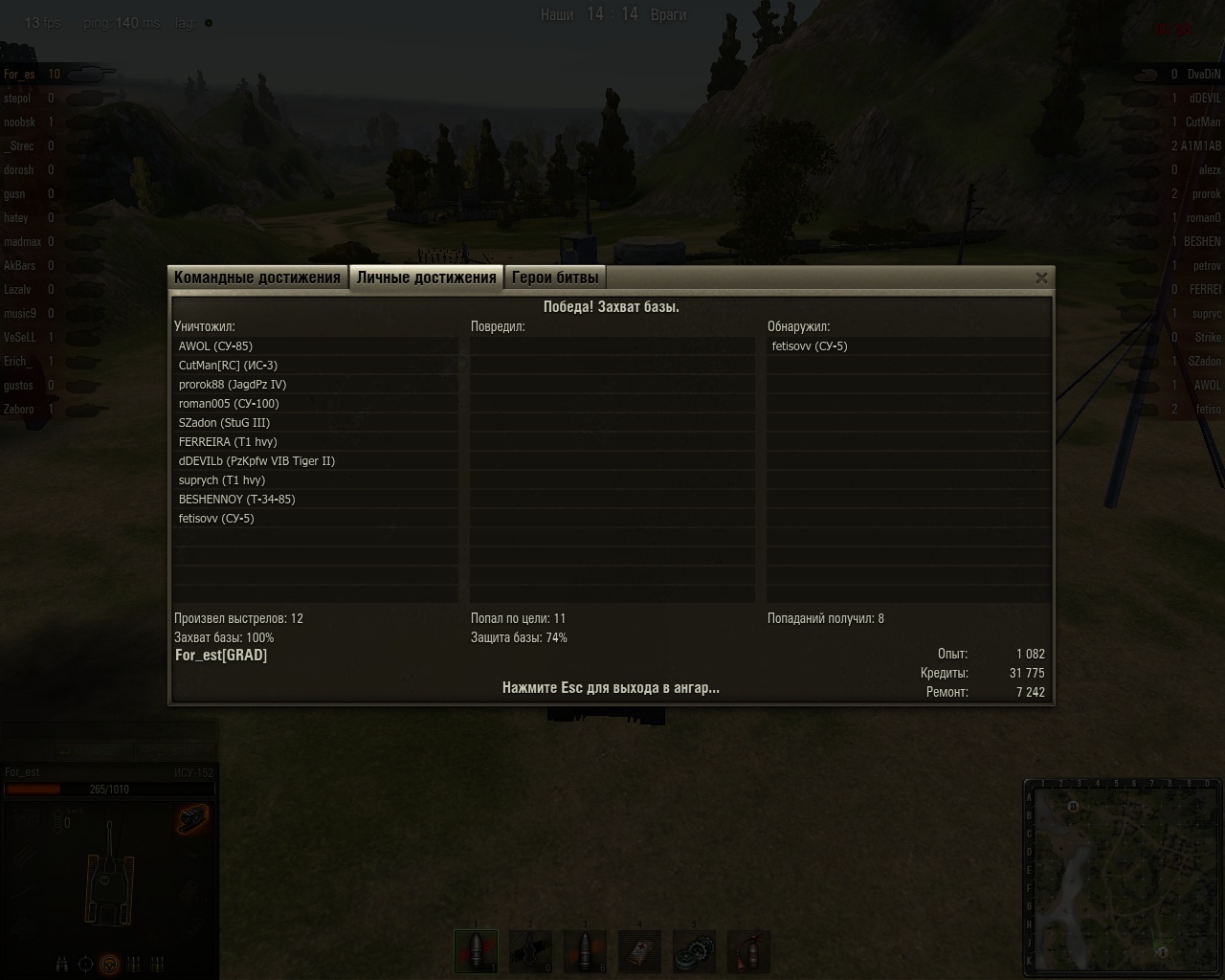1225x980 pixels.
Task: Click fetisovv (СУ-5) under Обнаружил
Action: click(810, 346)
